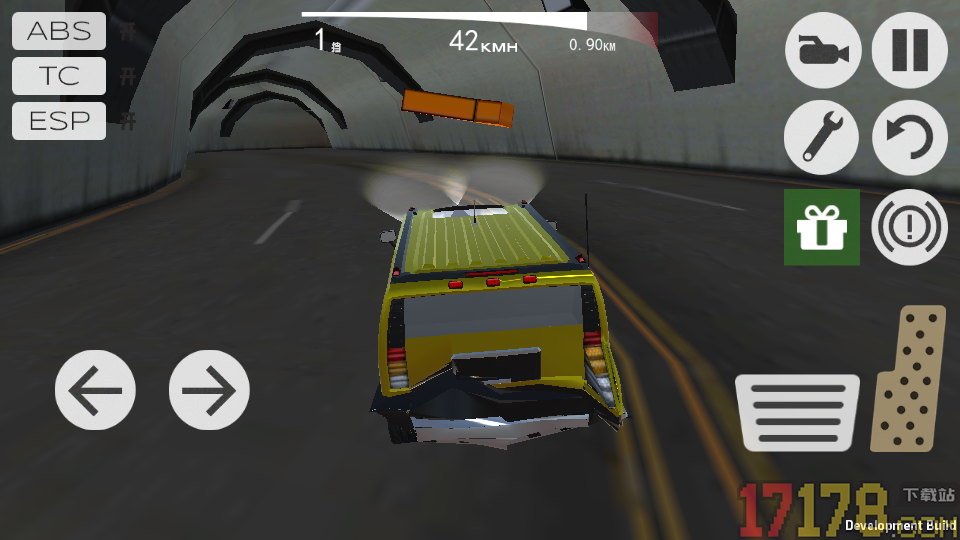Toggle the ABS driving assist
The height and width of the screenshot is (540, 960).
[x=59, y=31]
